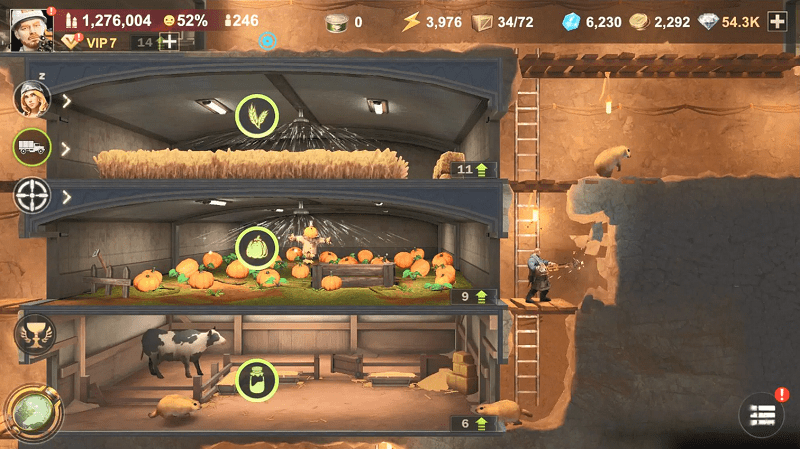
Task: Expand the arrow beside the crosshair icon
Action: click(x=67, y=197)
